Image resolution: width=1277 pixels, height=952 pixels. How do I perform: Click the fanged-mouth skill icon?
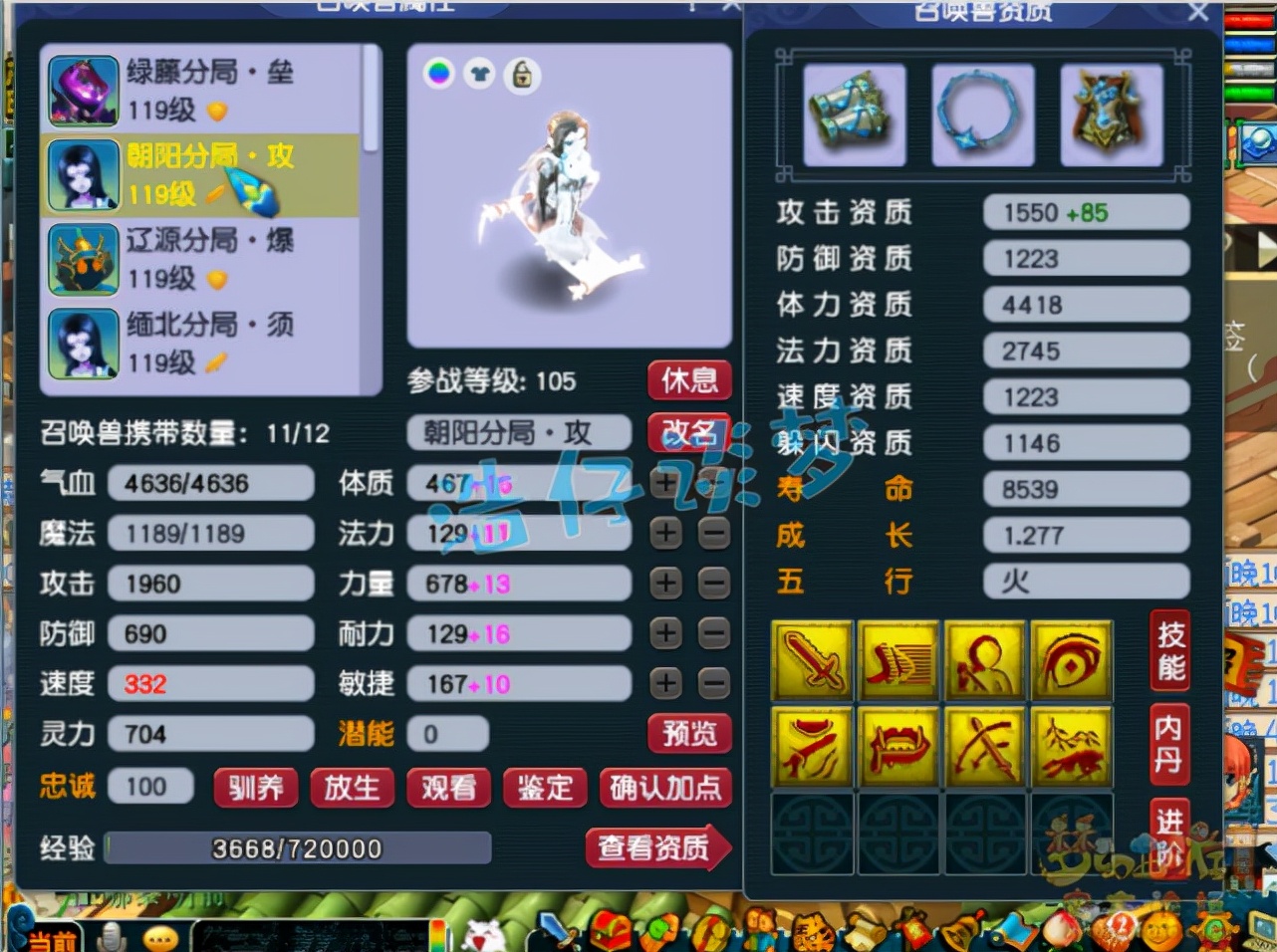pyautogui.click(x=898, y=747)
